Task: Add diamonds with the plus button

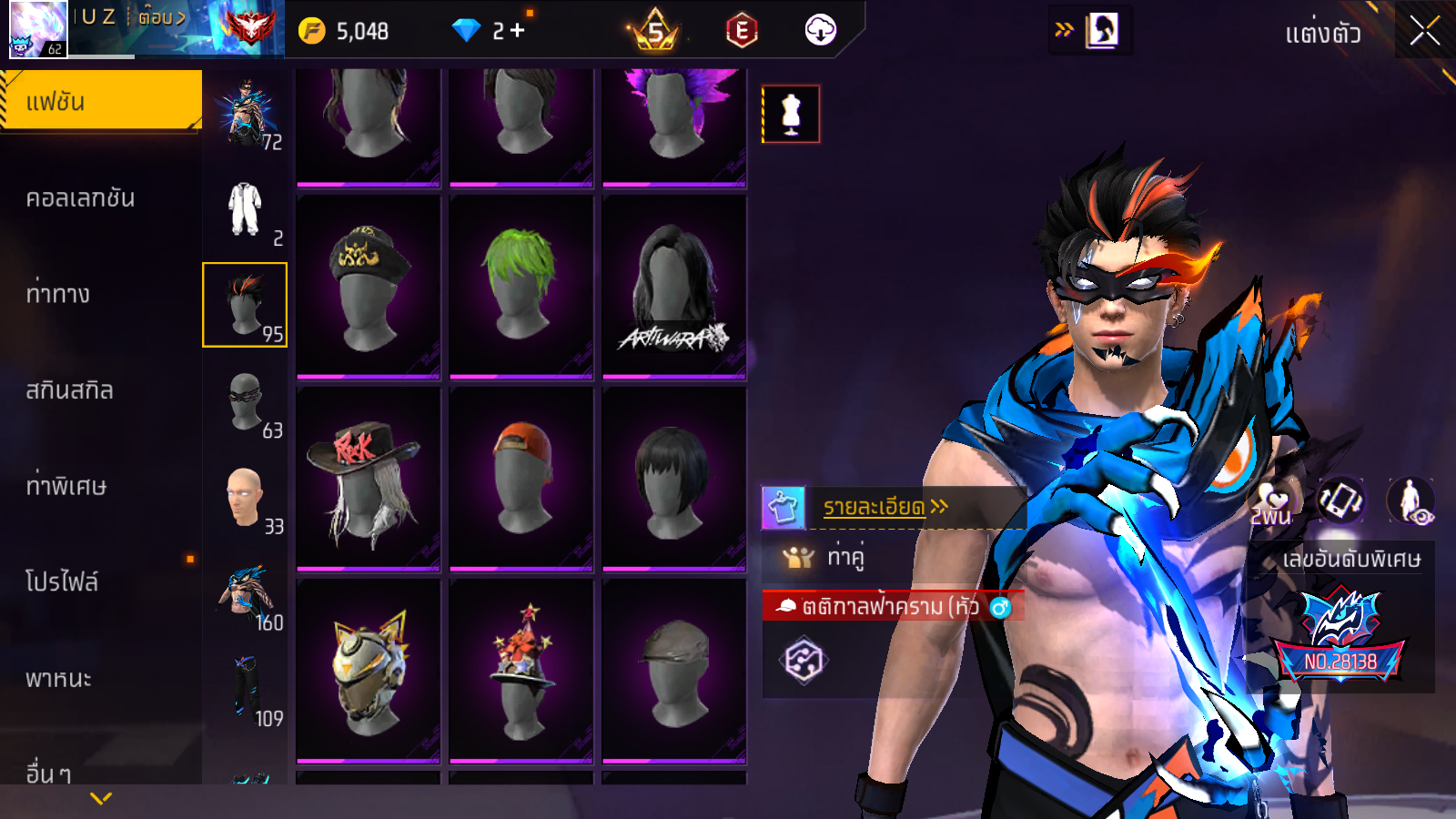Action: point(518,31)
